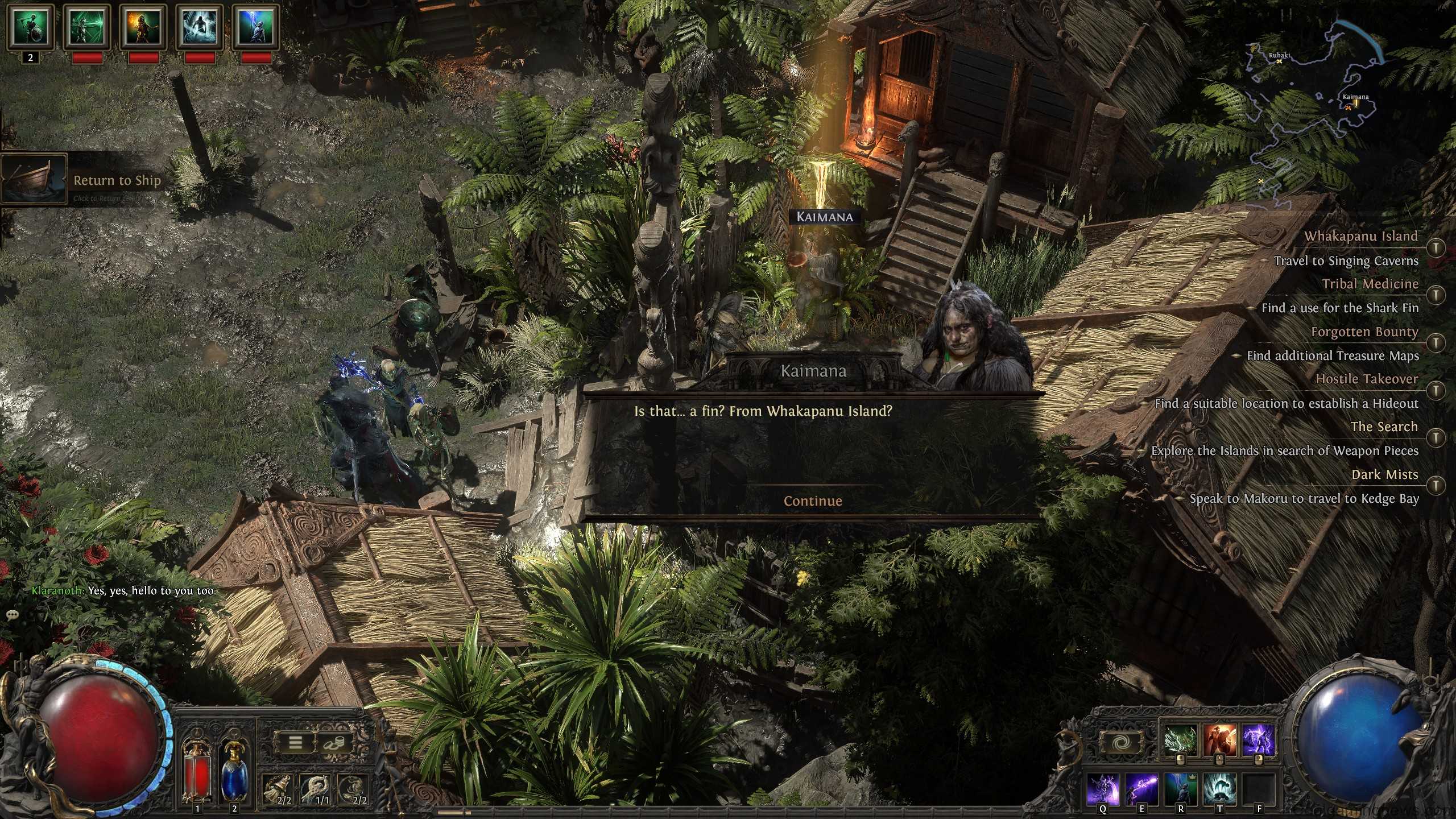
Task: Open chat via the speech bubble icon
Action: point(11,615)
